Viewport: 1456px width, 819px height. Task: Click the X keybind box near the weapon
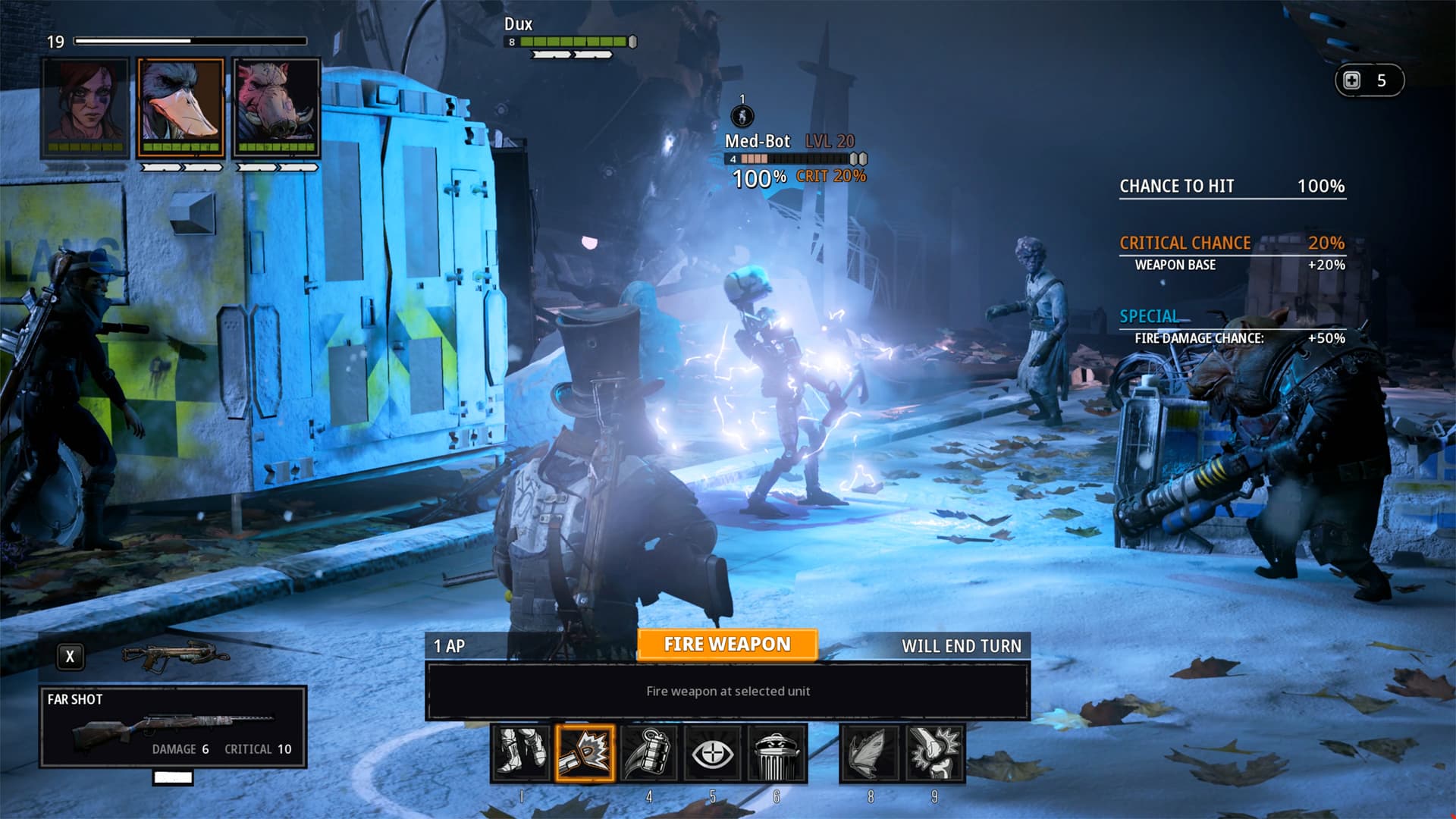click(71, 657)
